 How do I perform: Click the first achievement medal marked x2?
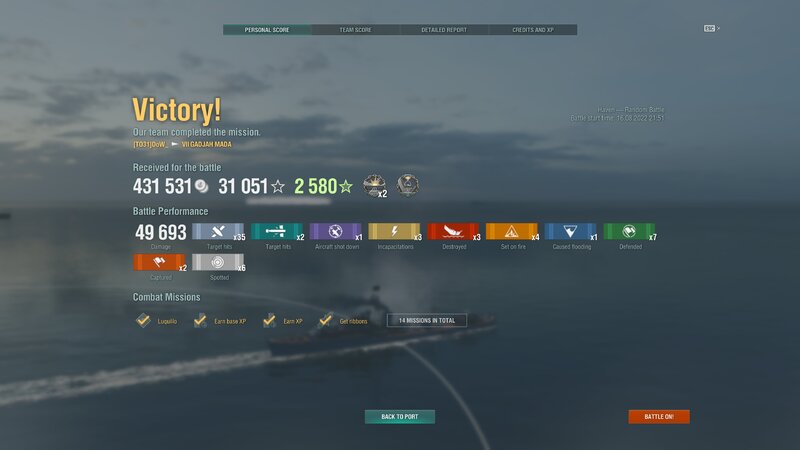pos(375,185)
